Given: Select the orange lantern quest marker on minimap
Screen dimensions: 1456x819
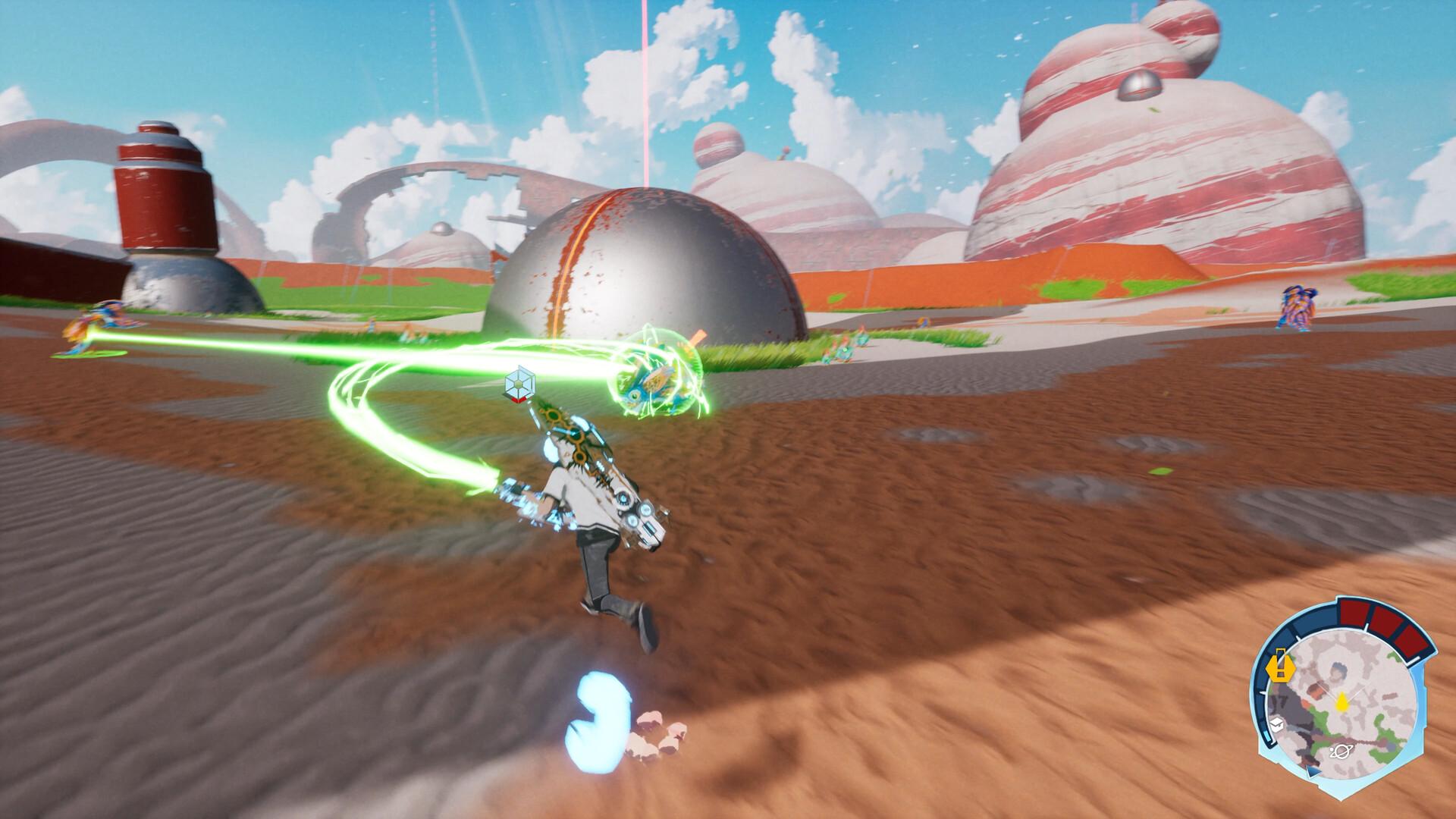Looking at the screenshot, I should (1280, 668).
